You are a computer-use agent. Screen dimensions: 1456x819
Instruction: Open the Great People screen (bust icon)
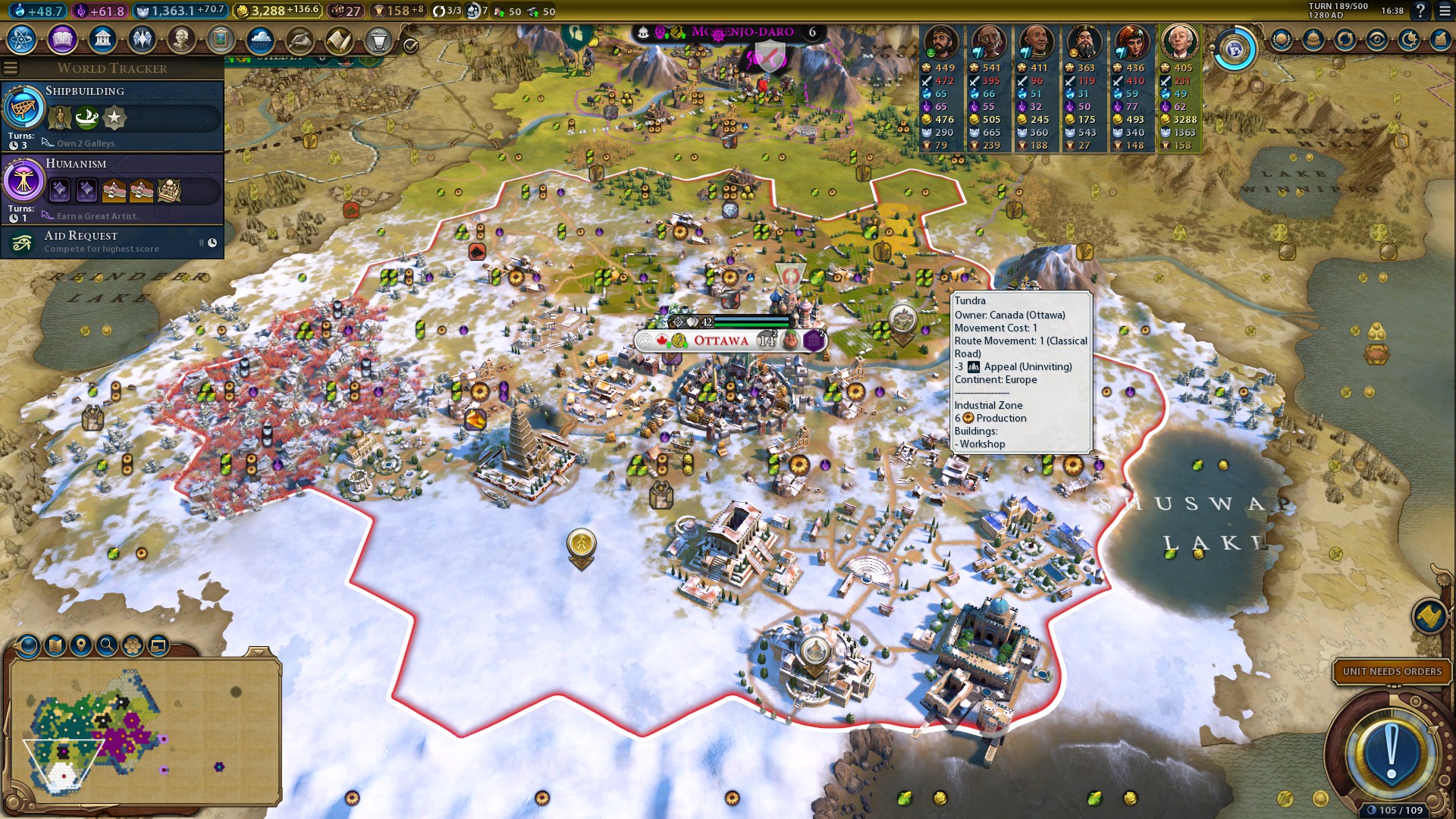(x=181, y=39)
